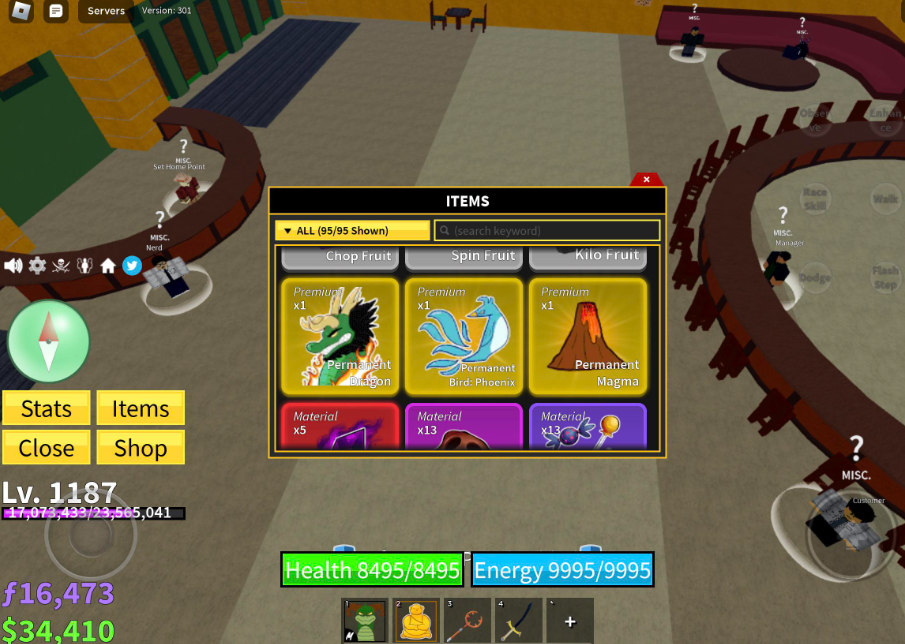Open the Servers menu
The width and height of the screenshot is (905, 644).
point(106,11)
